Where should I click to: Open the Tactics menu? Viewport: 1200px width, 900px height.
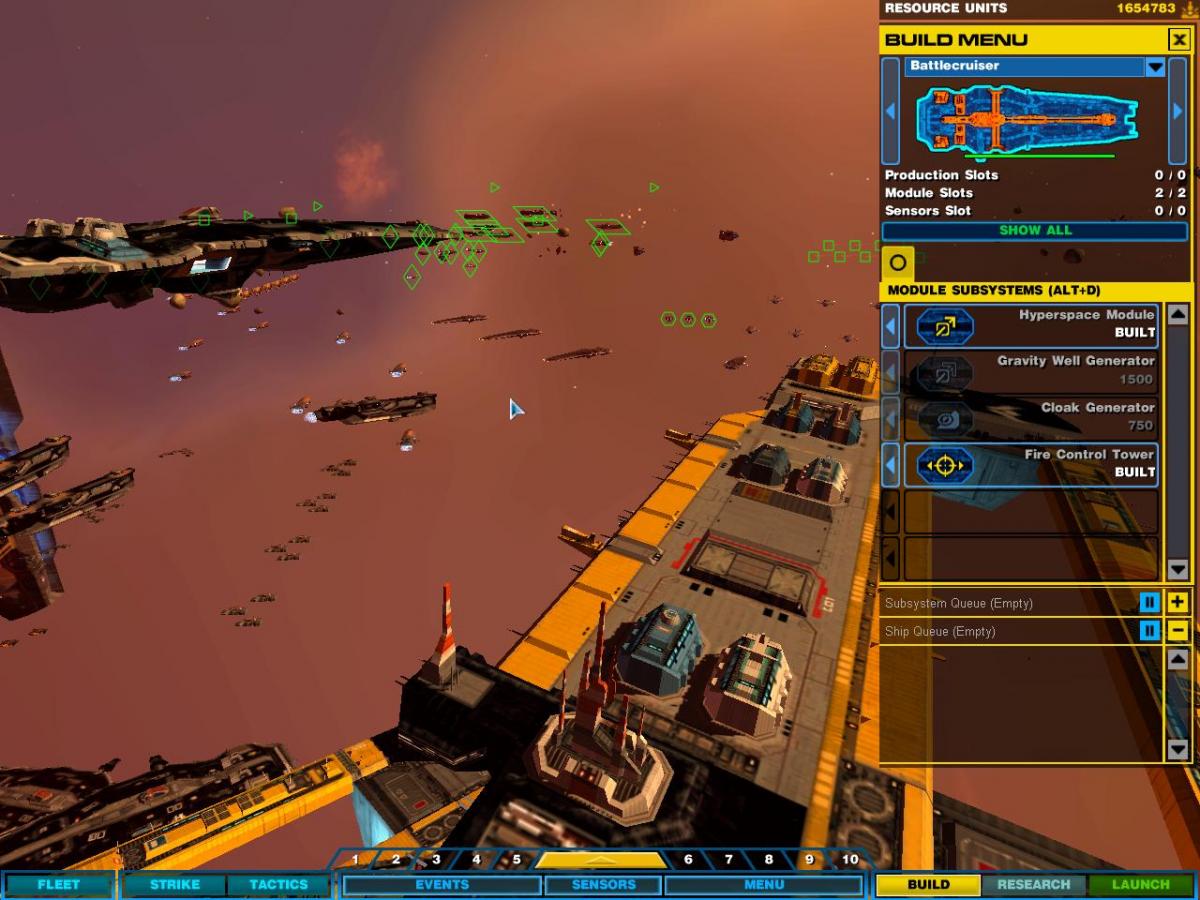[278, 885]
